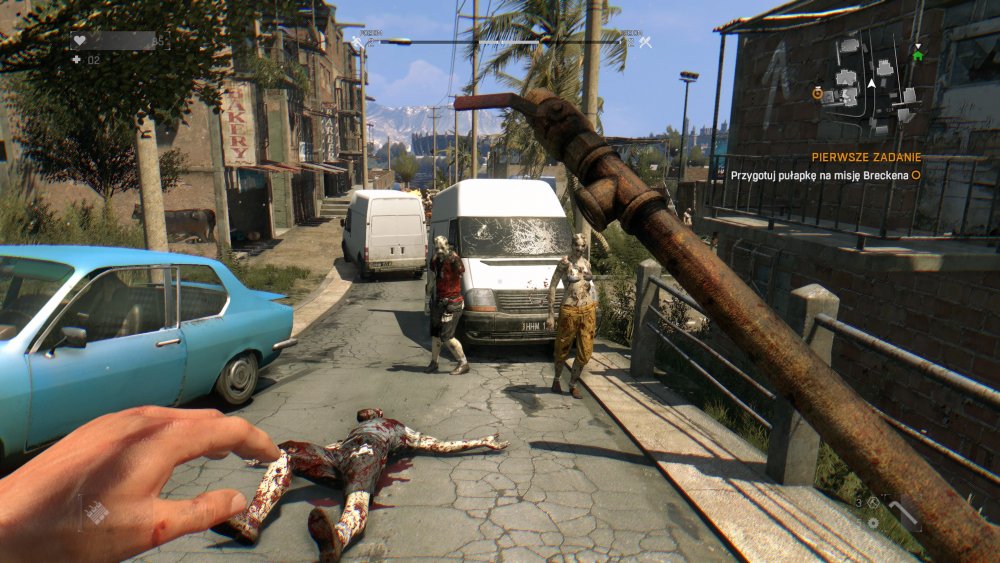Select the green safe house marker on minimap

coord(917,54)
